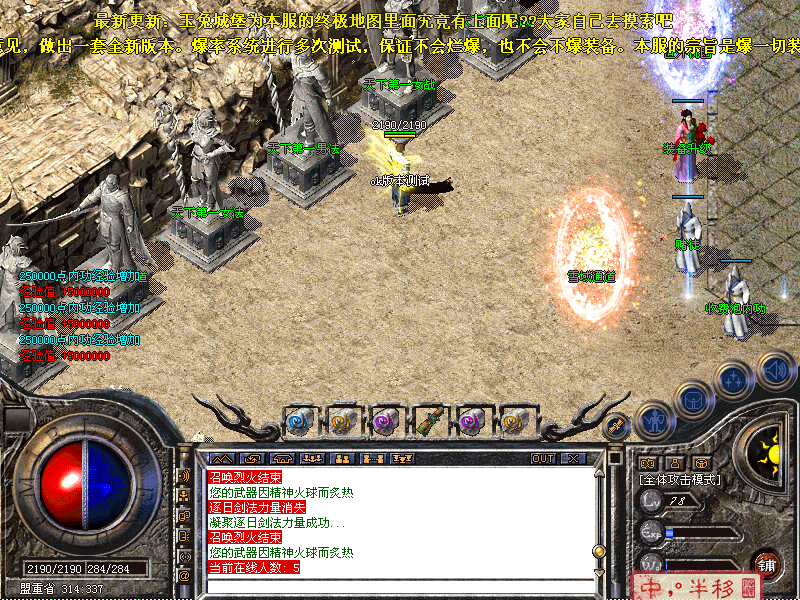Open the red 铺 shop button
Viewport: 800px width, 600px height.
767,564
